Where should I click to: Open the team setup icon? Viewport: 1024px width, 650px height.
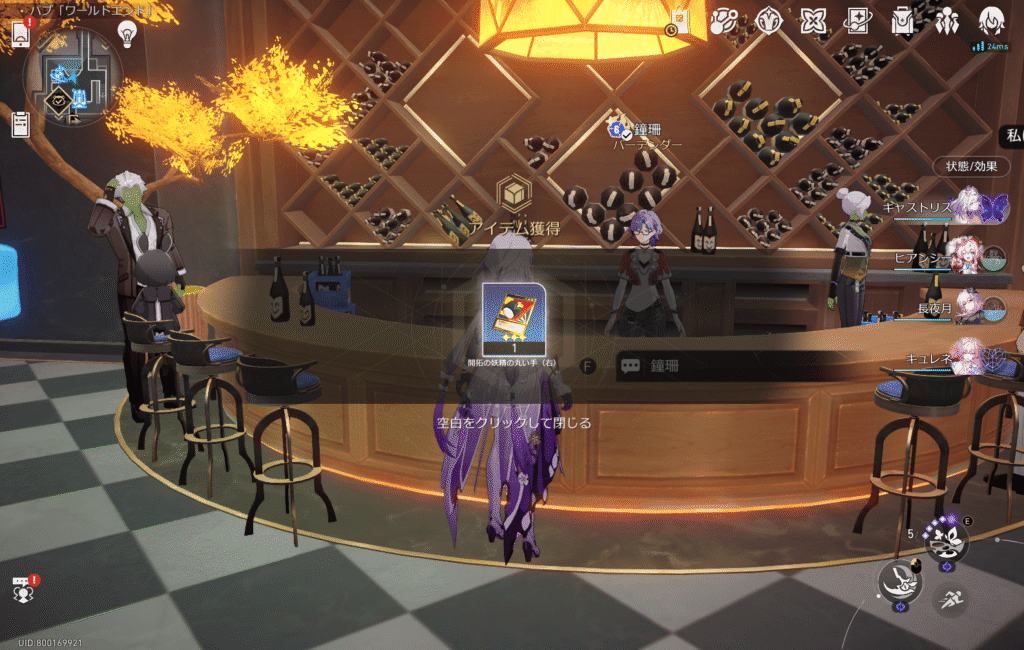(946, 21)
